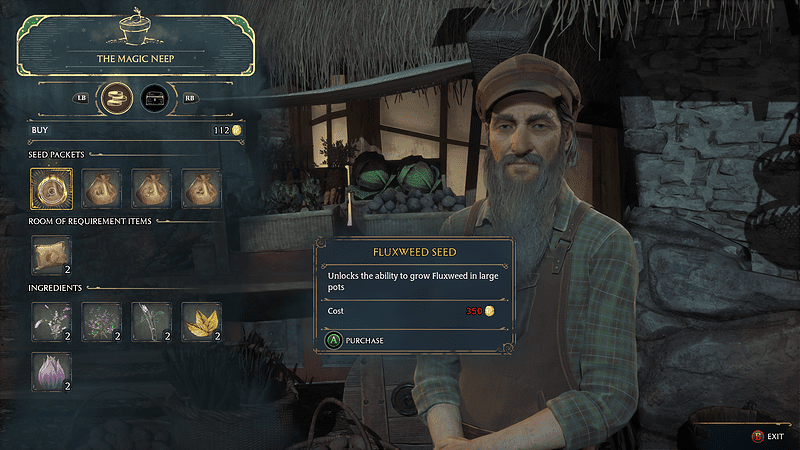Select the pink bulb ingredient slot
800x450 pixels.
point(51,371)
